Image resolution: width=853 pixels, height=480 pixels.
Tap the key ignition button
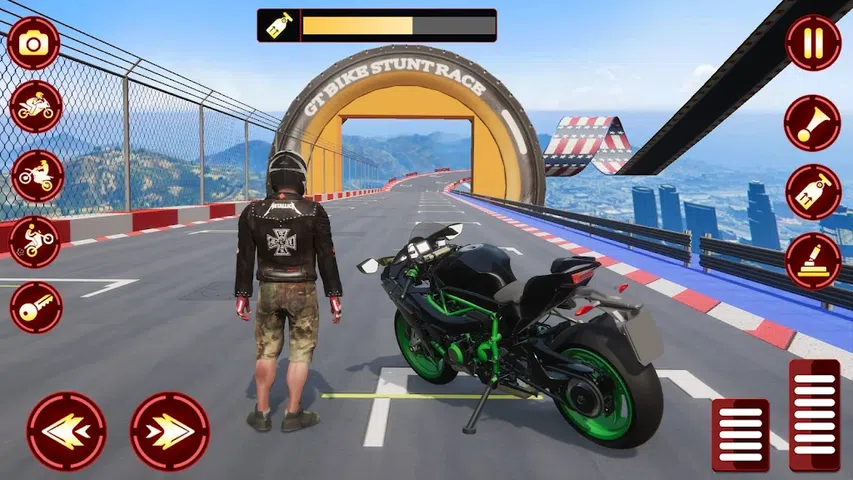coord(36,307)
